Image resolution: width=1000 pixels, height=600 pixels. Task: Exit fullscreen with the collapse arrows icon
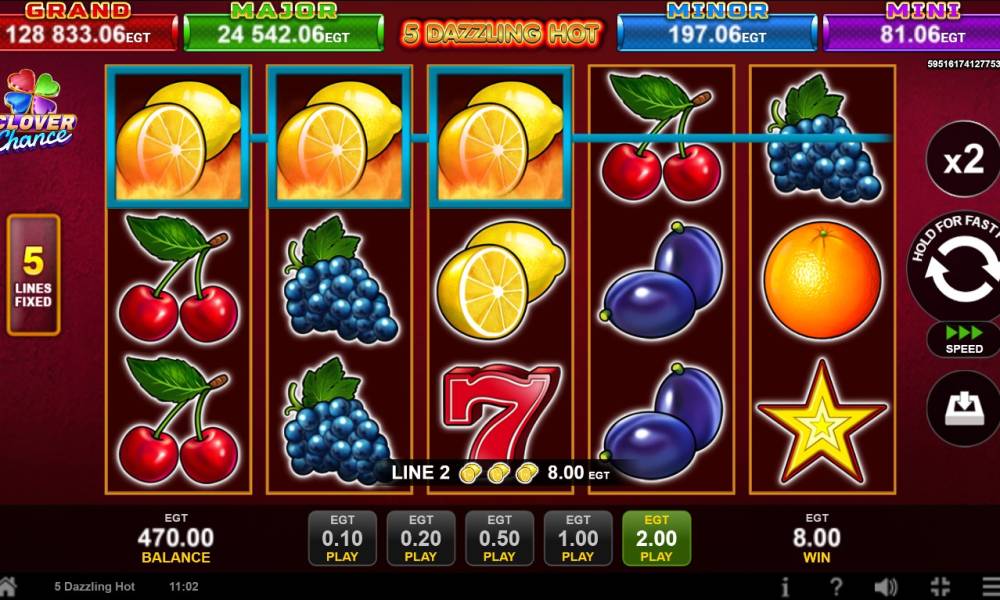pos(939,587)
